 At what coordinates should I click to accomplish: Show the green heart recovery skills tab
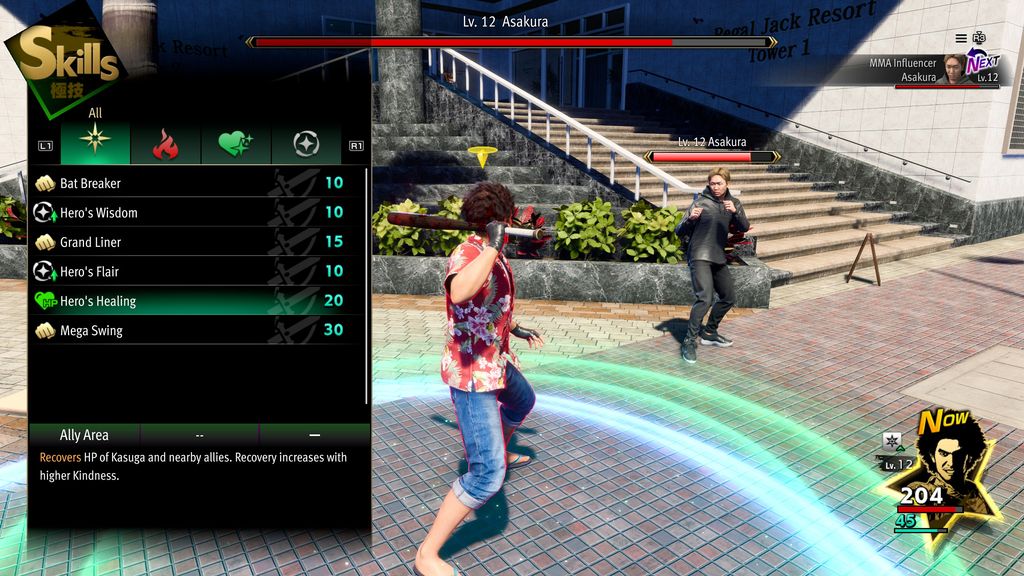pyautogui.click(x=236, y=145)
